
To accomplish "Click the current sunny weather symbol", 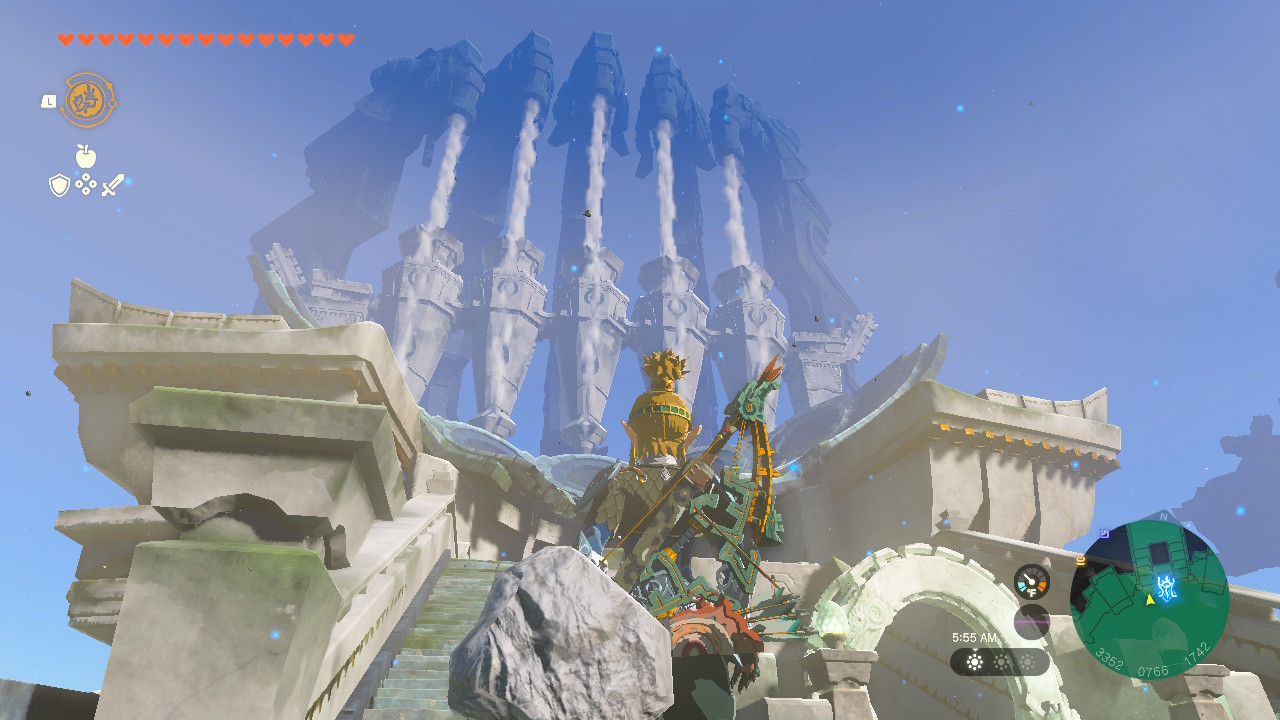I will [x=975, y=662].
